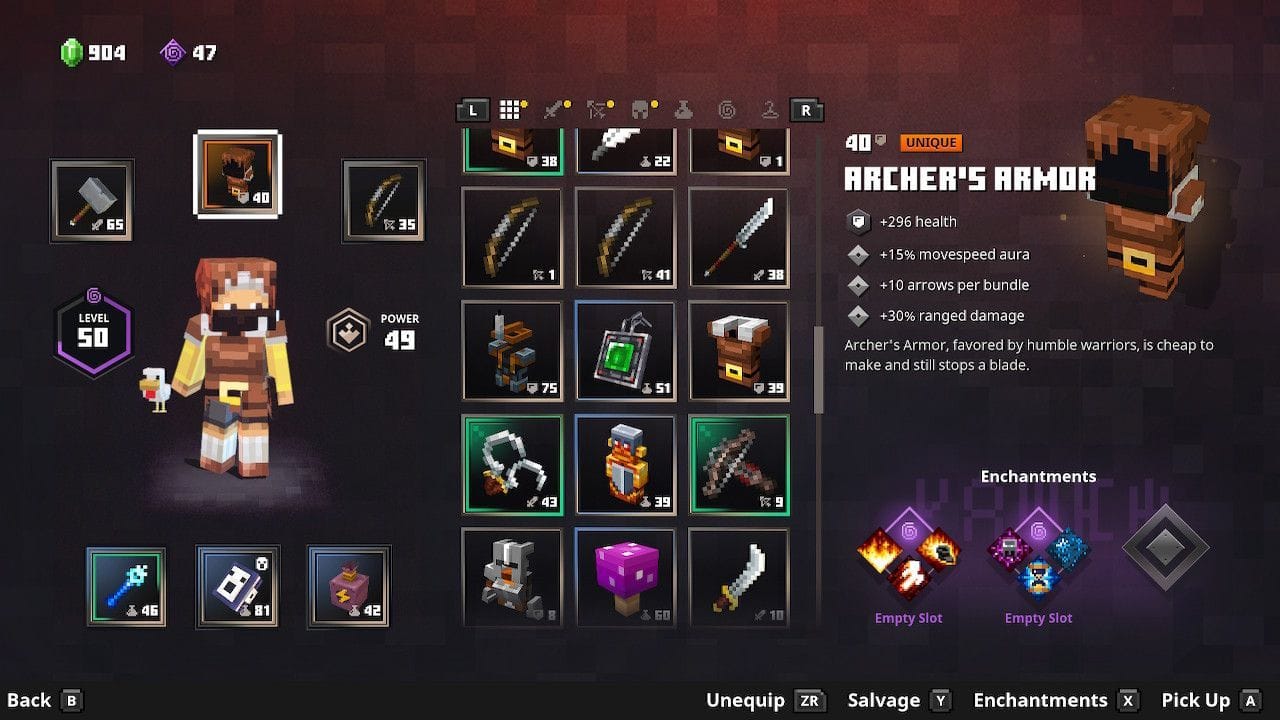
Task: Switch to the all-items grid tab
Action: click(x=511, y=110)
